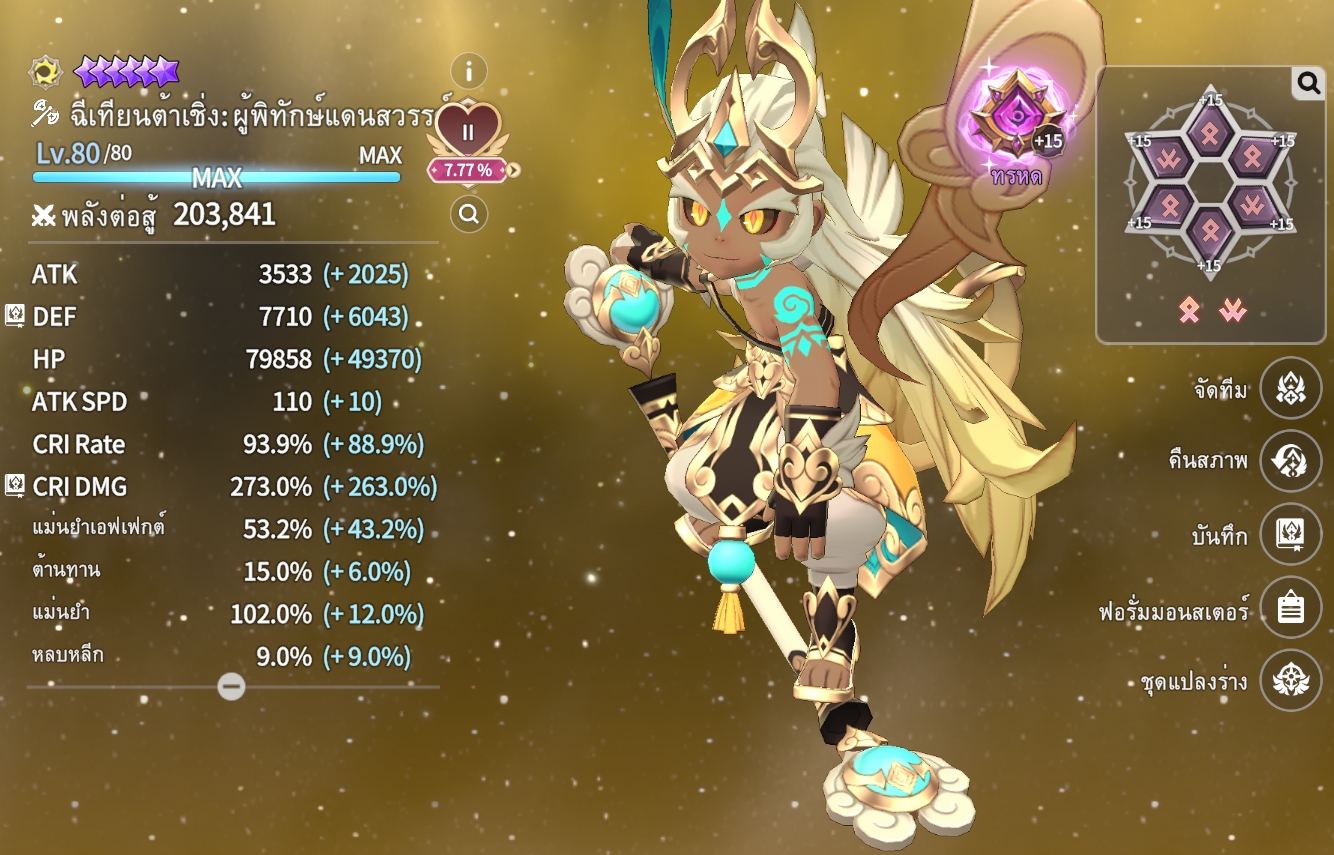Select the bottom rune slot in hexagon
The image size is (1334, 855).
point(1209,230)
